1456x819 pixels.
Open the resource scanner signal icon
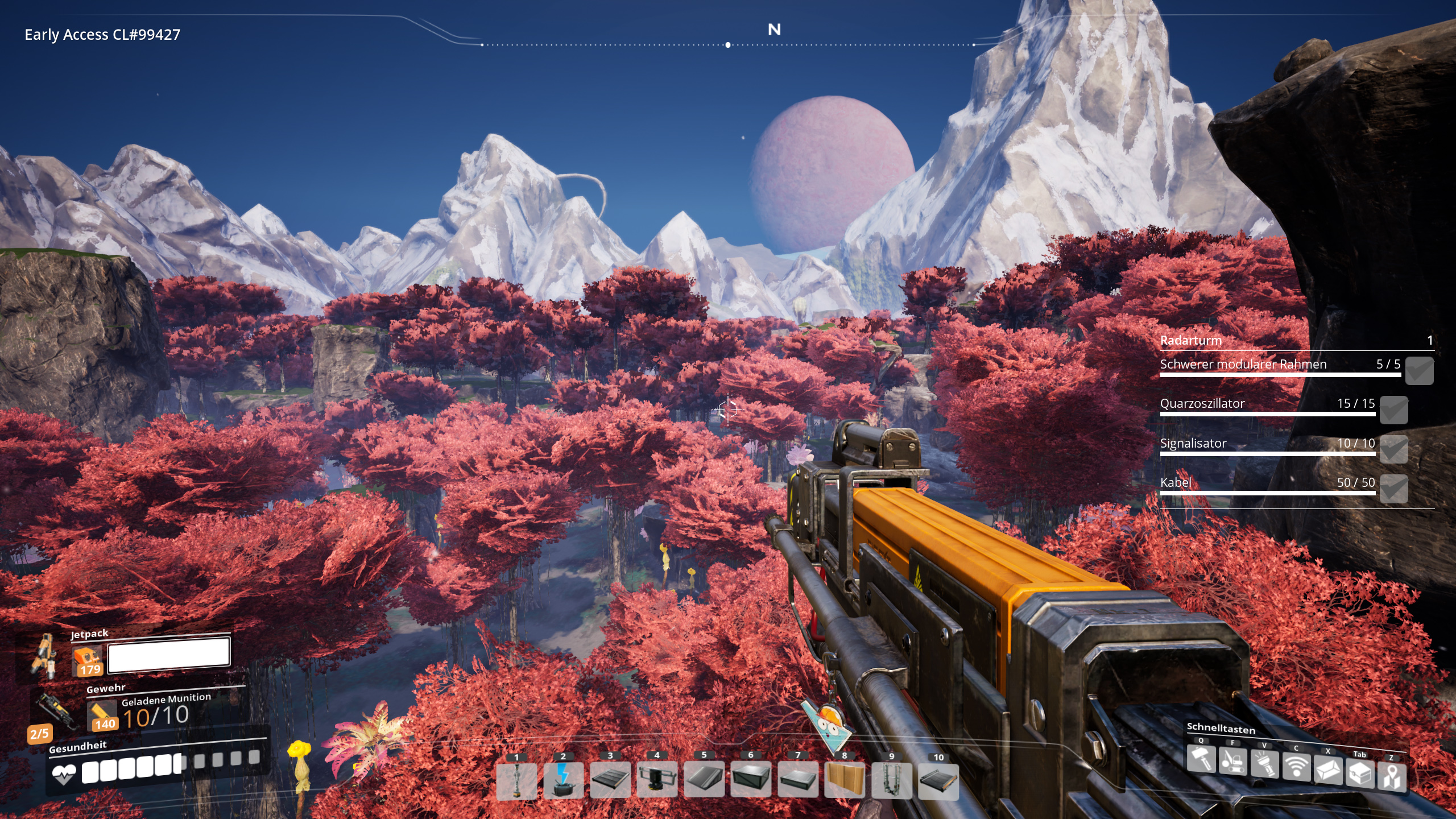(1296, 768)
